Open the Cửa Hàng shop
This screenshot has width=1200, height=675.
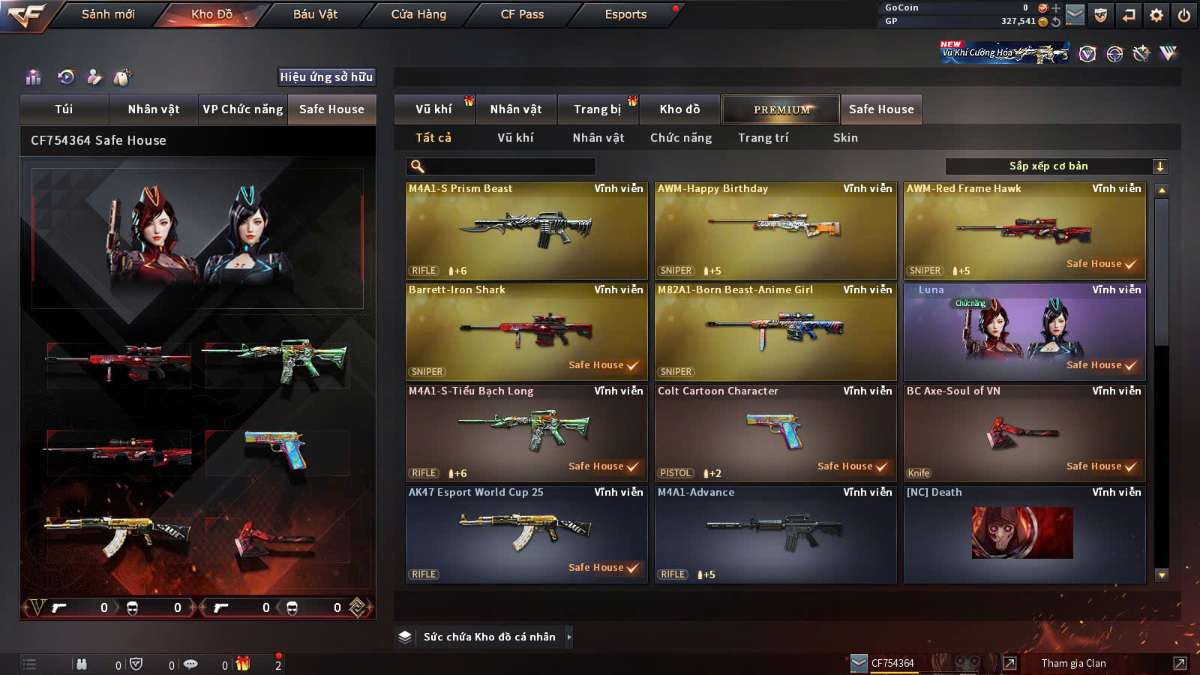click(419, 15)
